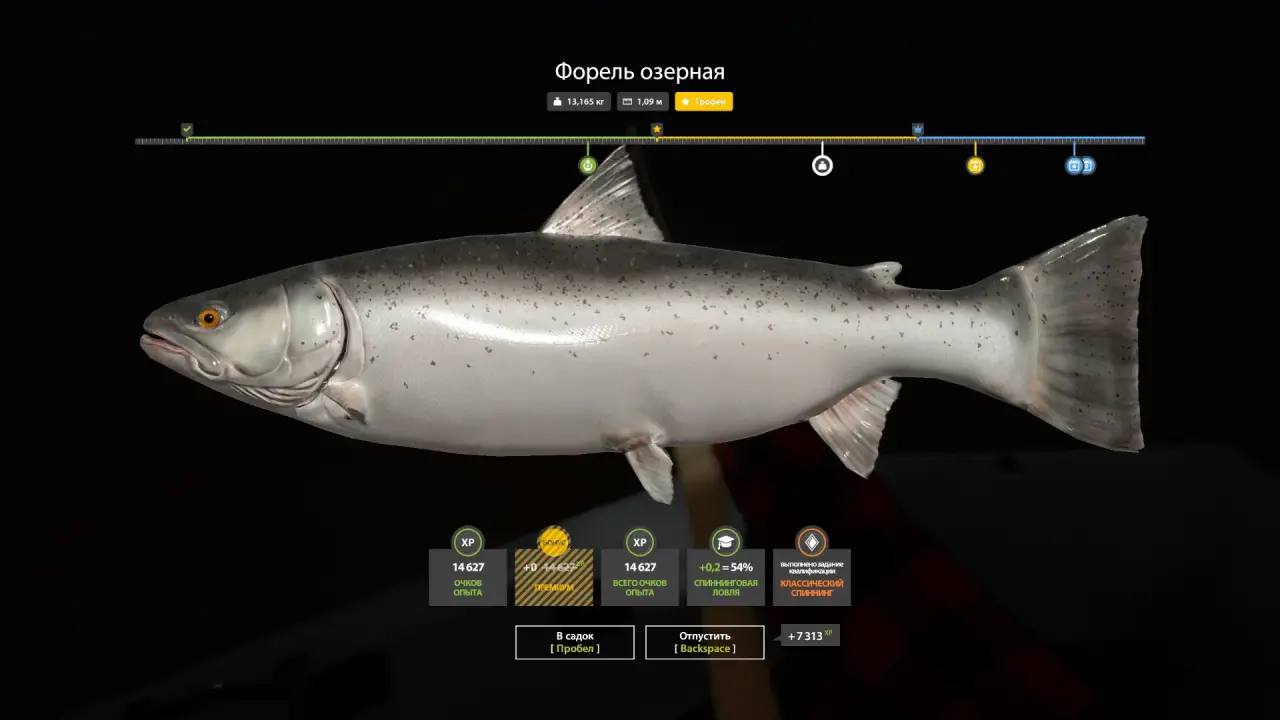Image resolution: width=1280 pixels, height=720 pixels.
Task: Click the star on the yellow Трофей badge
Action: coord(685,101)
